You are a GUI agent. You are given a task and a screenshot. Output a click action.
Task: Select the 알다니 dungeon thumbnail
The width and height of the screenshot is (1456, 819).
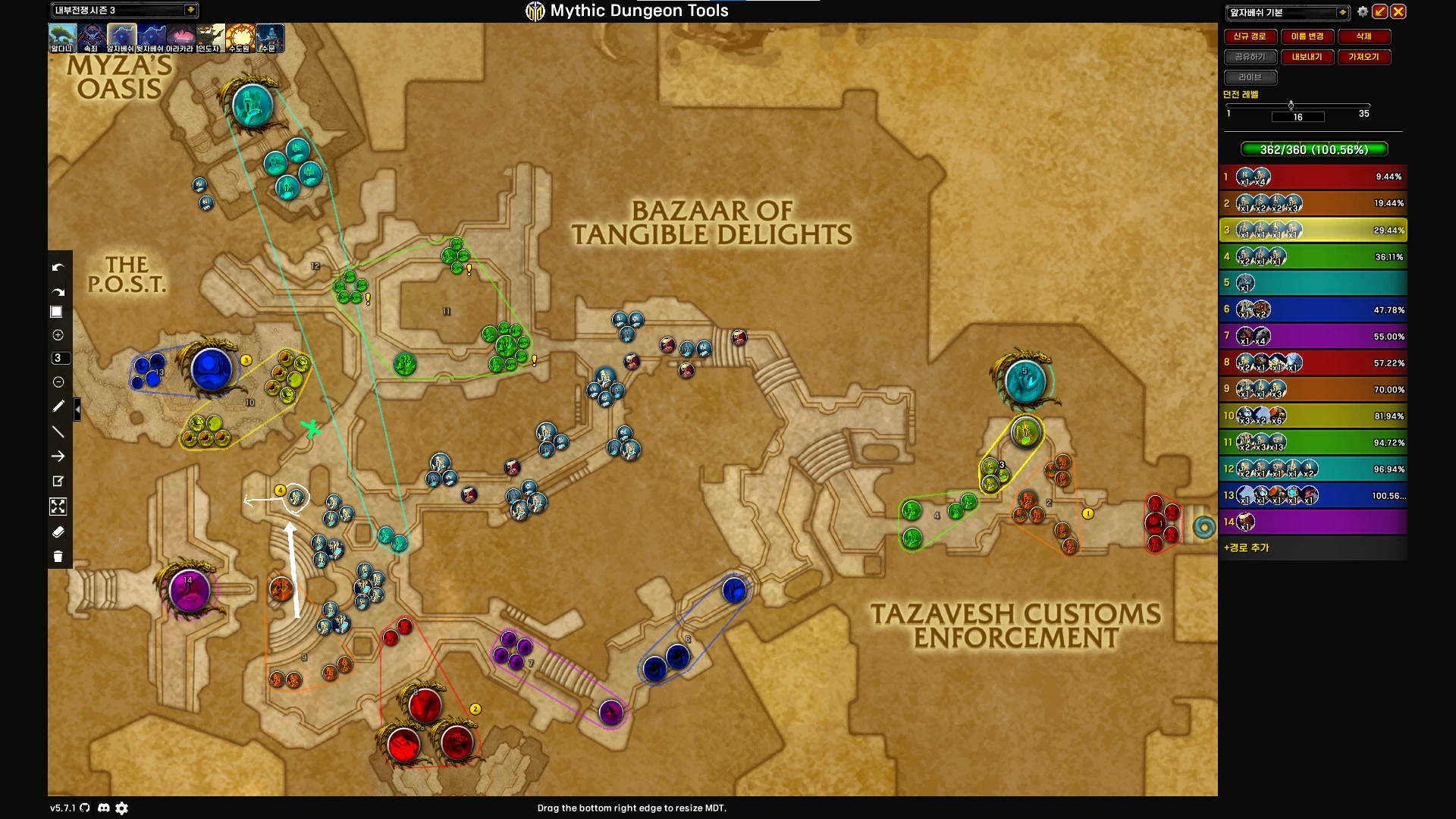coord(62,37)
